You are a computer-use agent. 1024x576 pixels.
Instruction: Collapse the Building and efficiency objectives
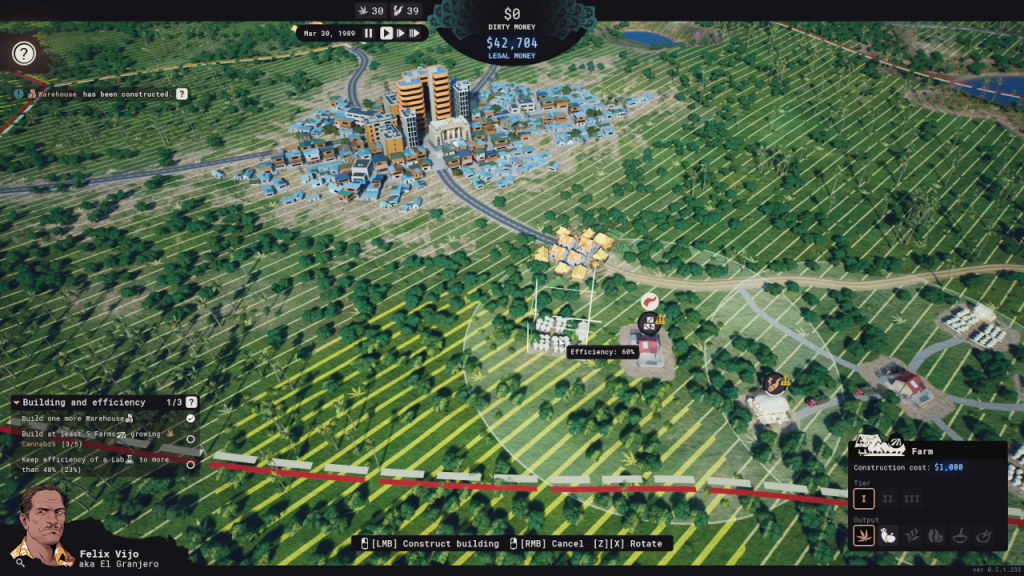pos(16,402)
